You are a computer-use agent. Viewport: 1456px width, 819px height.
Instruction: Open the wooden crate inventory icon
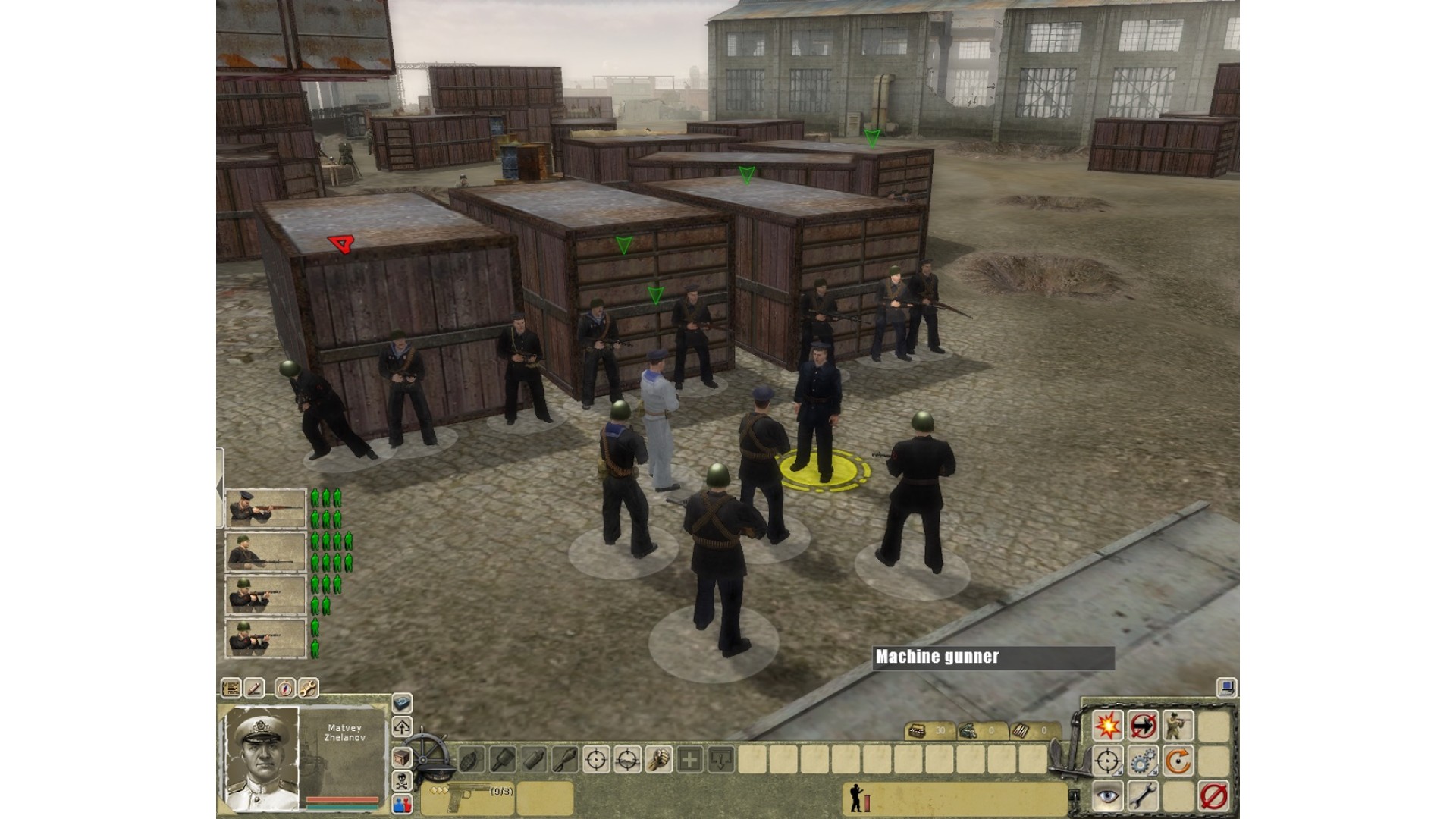coord(402,757)
